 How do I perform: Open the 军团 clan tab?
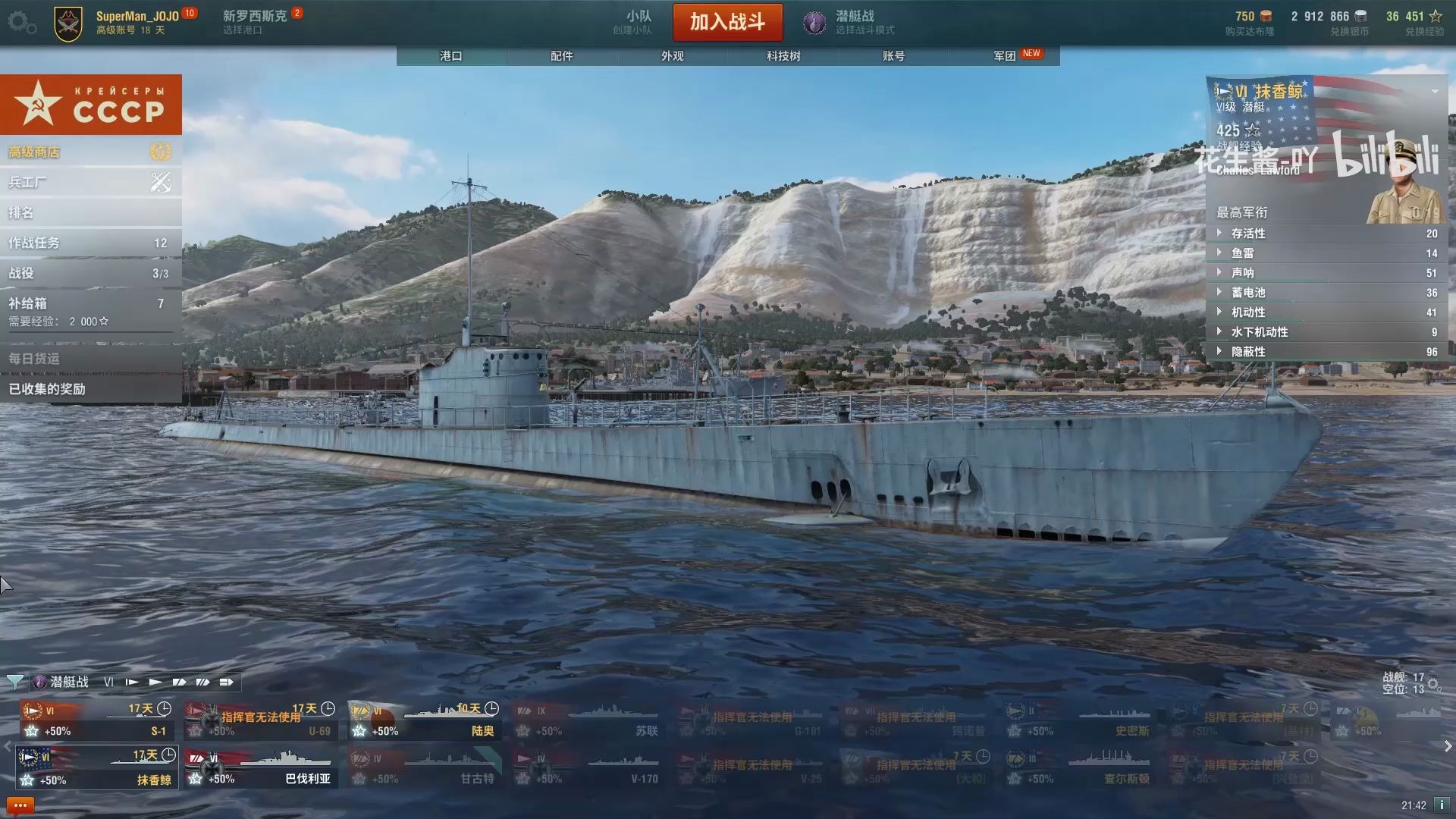tap(1006, 56)
